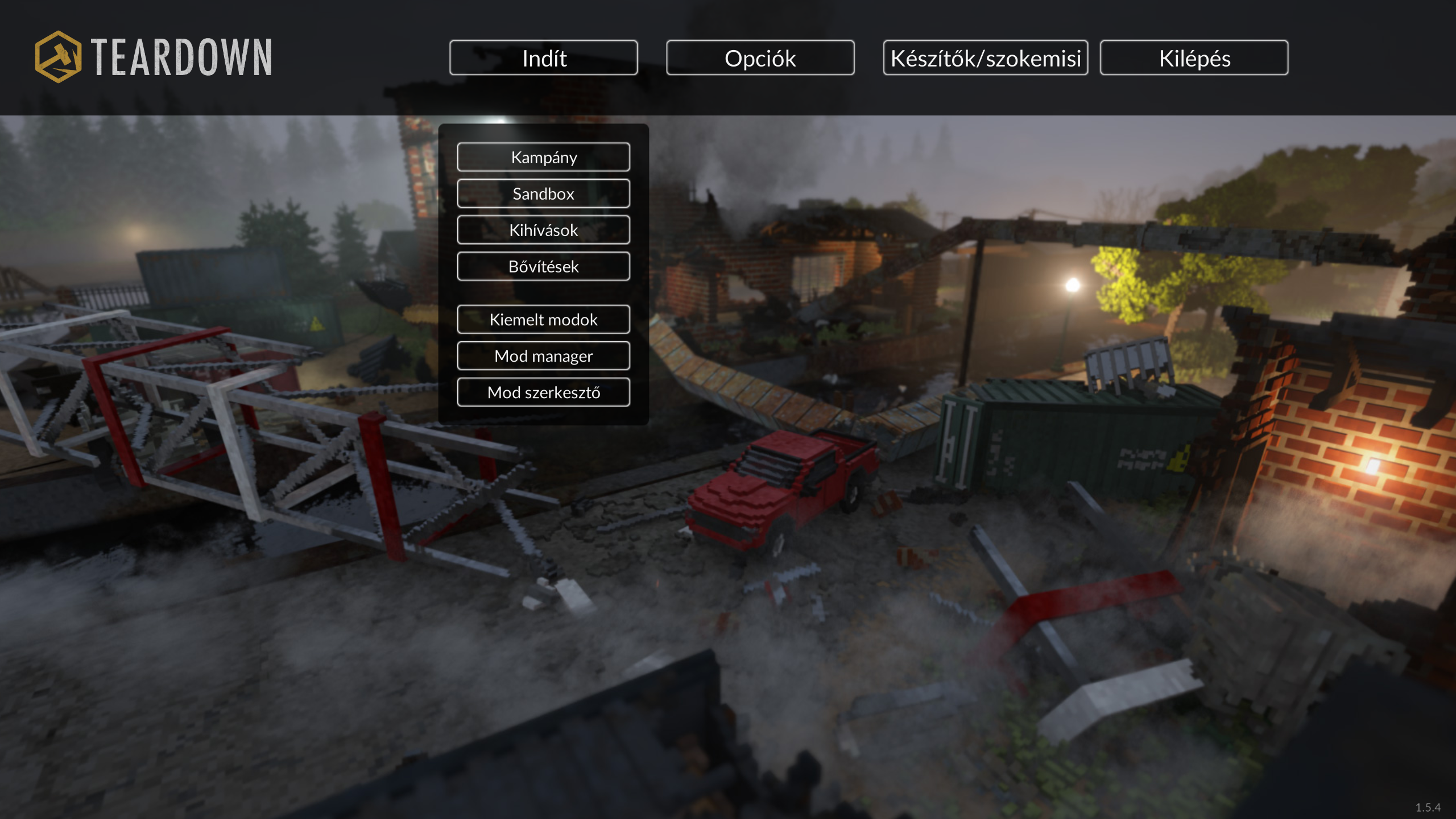The height and width of the screenshot is (819, 1456).
Task: Open the Opciók settings menu
Action: tap(760, 57)
